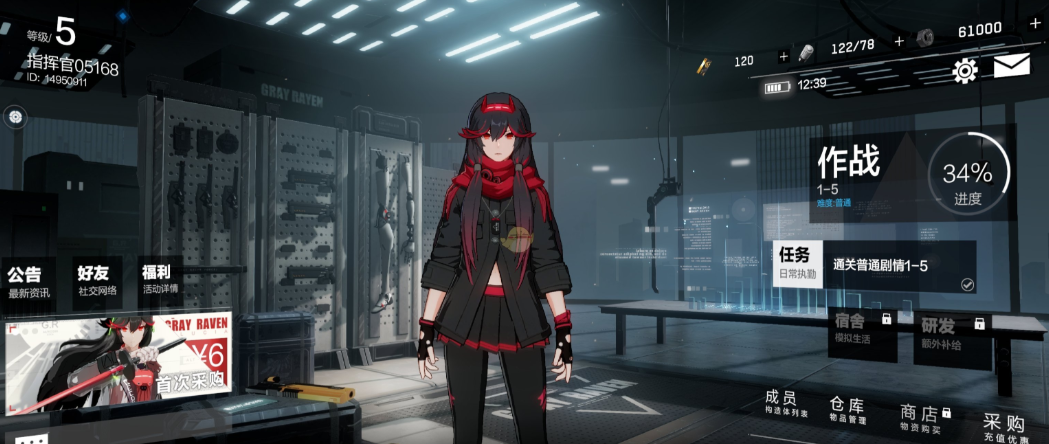This screenshot has height=444, width=1049.
Task: Tap the plus beside 122/78 stamina
Action: click(899, 41)
